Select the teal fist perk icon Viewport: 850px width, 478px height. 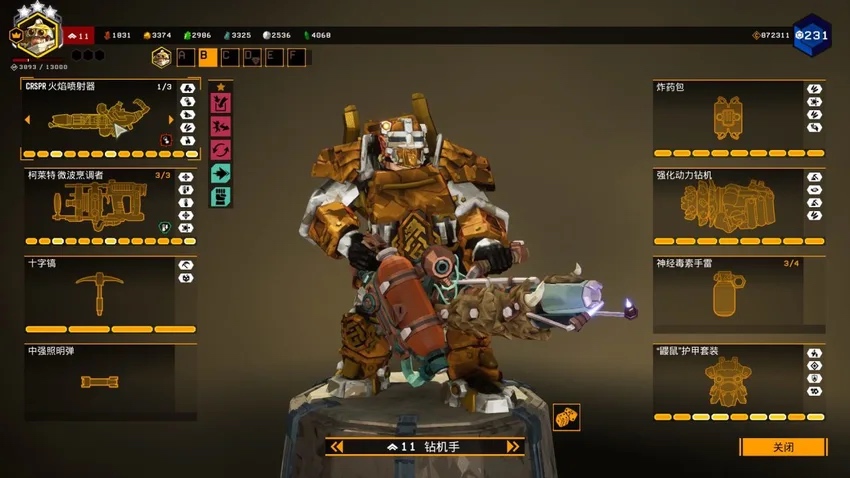pos(221,196)
